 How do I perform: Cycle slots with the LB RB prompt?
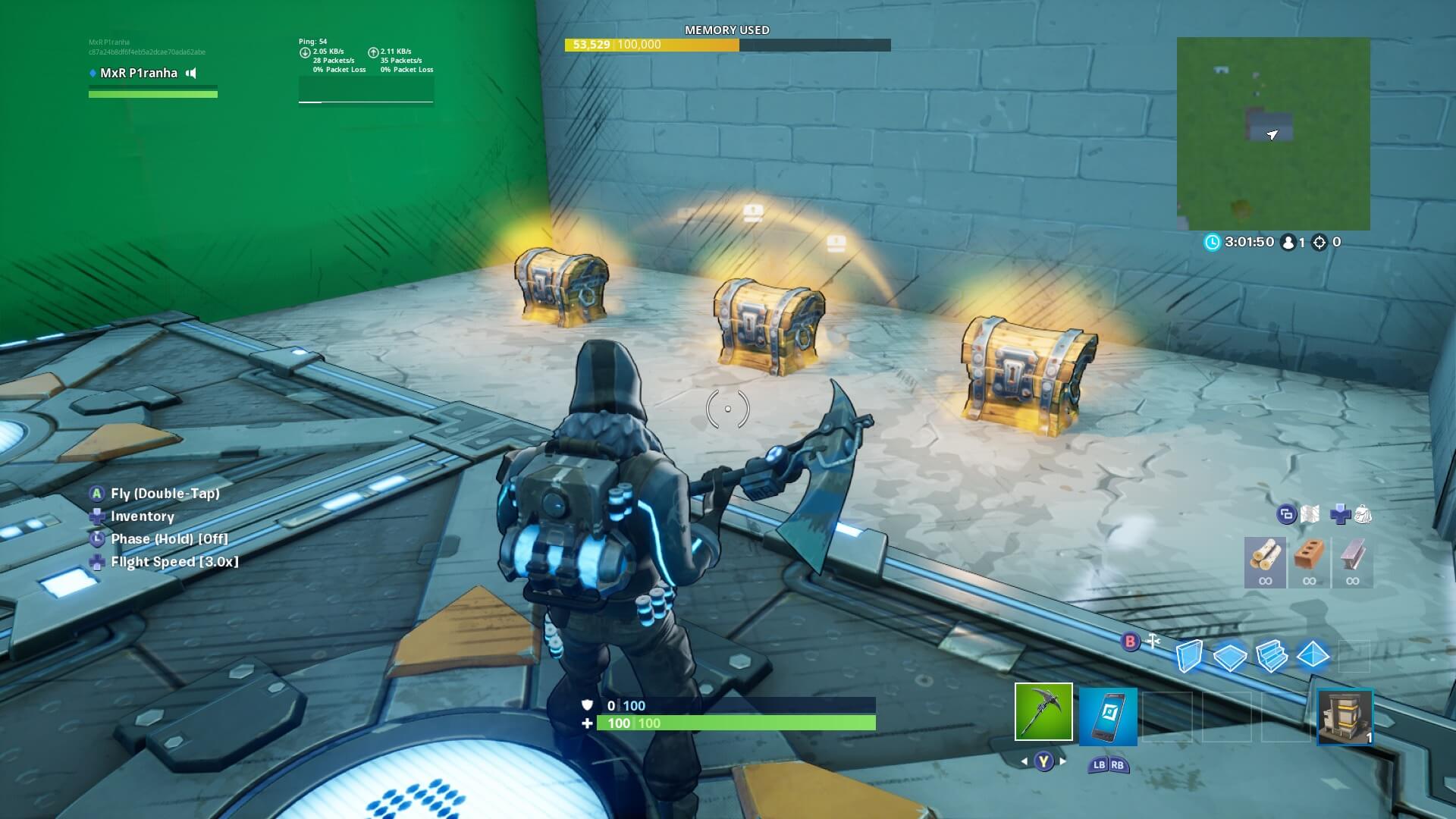point(1107,764)
